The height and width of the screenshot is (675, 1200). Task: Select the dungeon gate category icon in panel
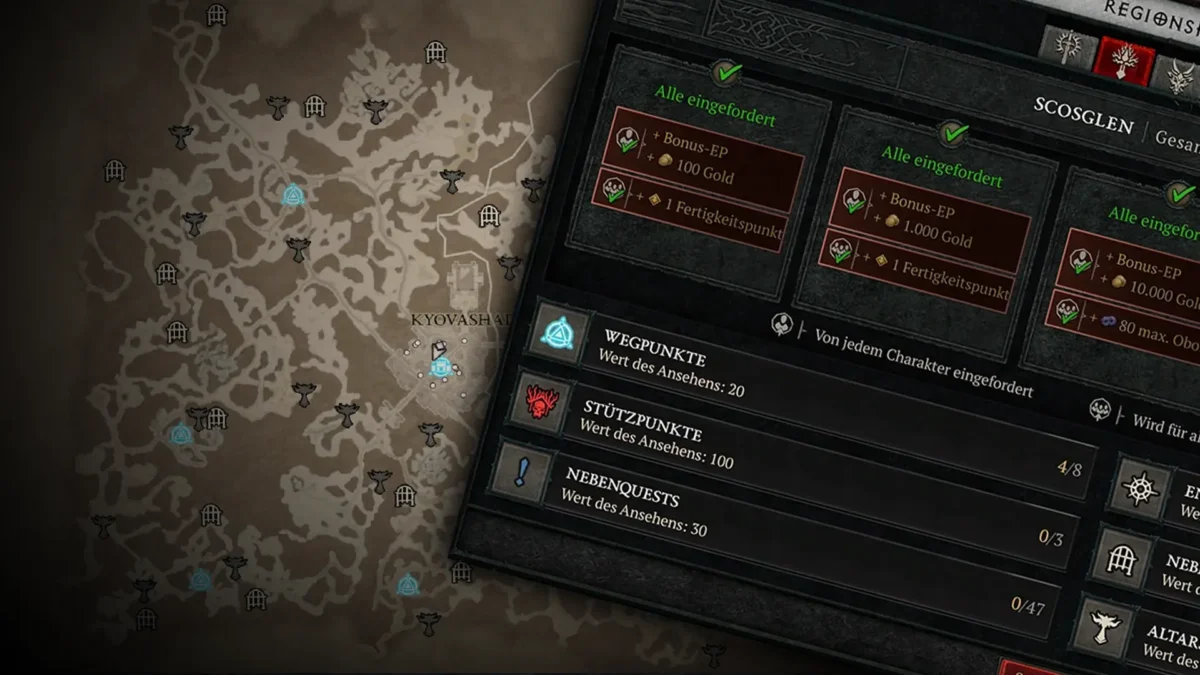point(1122,556)
